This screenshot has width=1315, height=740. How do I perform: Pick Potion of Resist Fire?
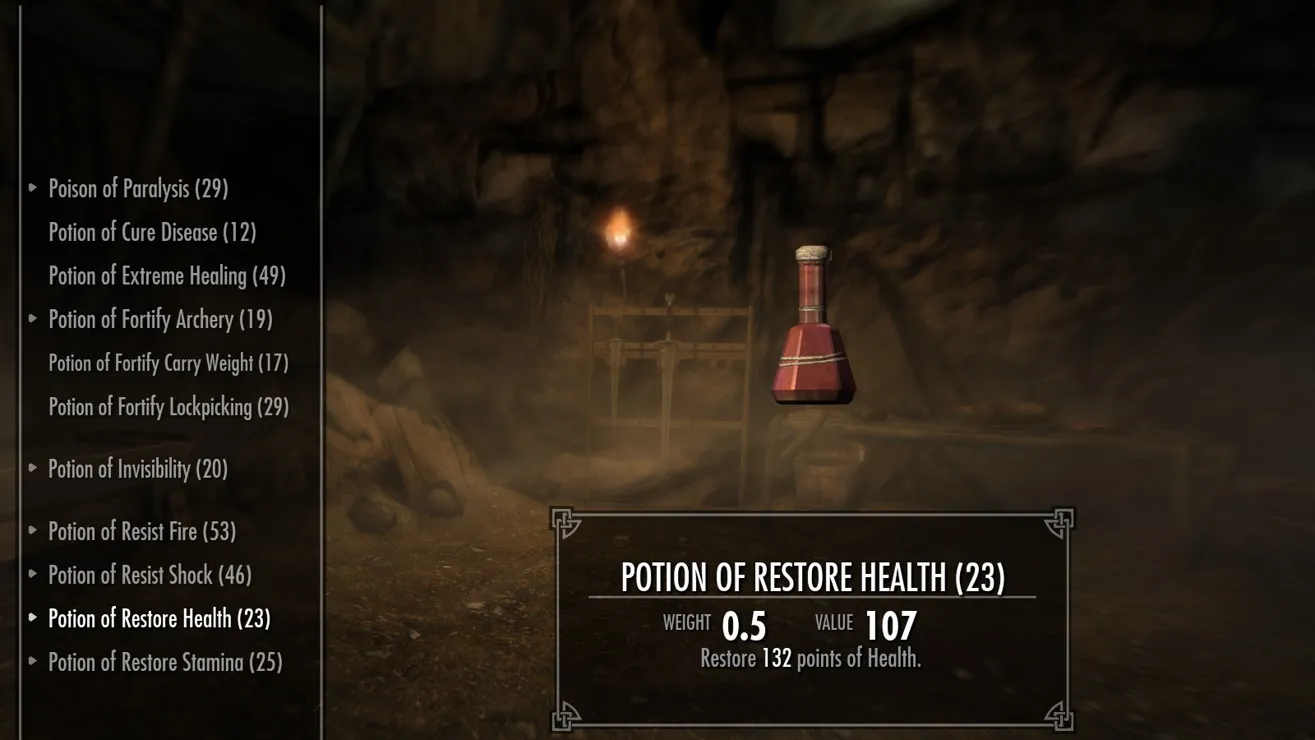142,532
